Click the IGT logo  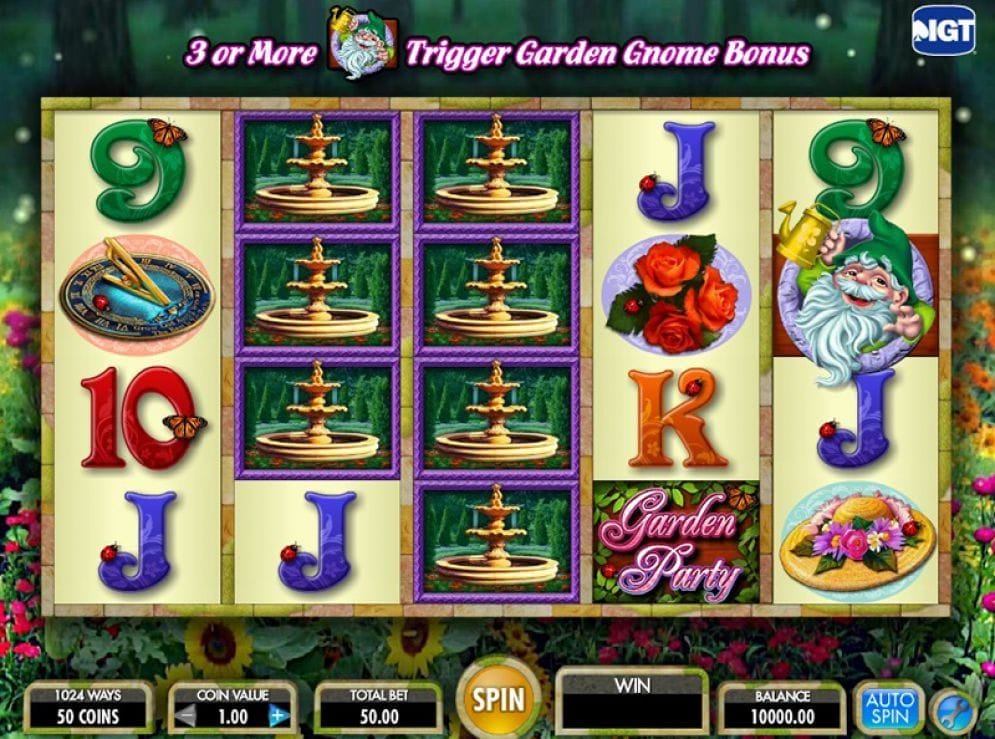944,31
